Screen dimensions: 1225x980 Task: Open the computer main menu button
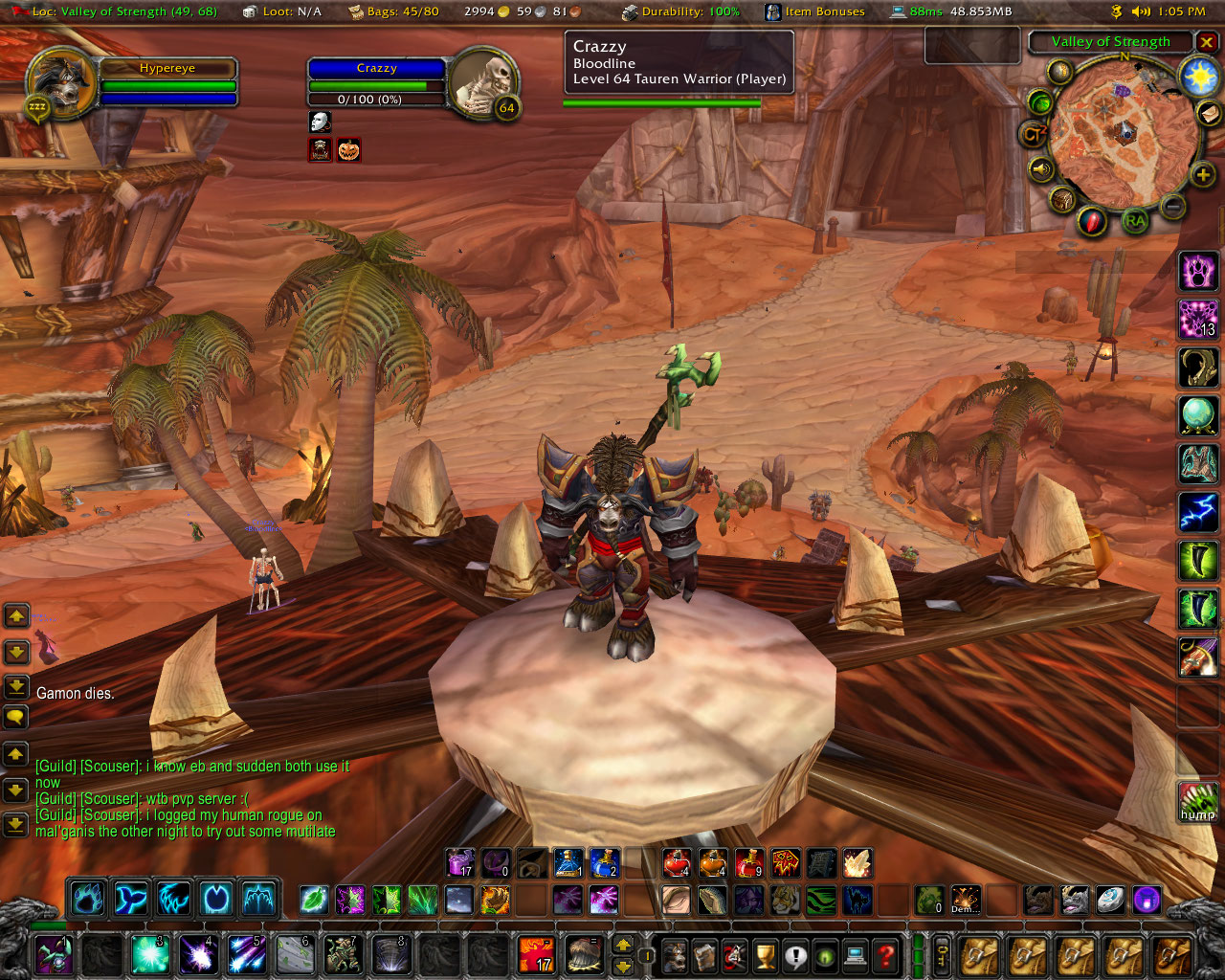click(x=856, y=955)
